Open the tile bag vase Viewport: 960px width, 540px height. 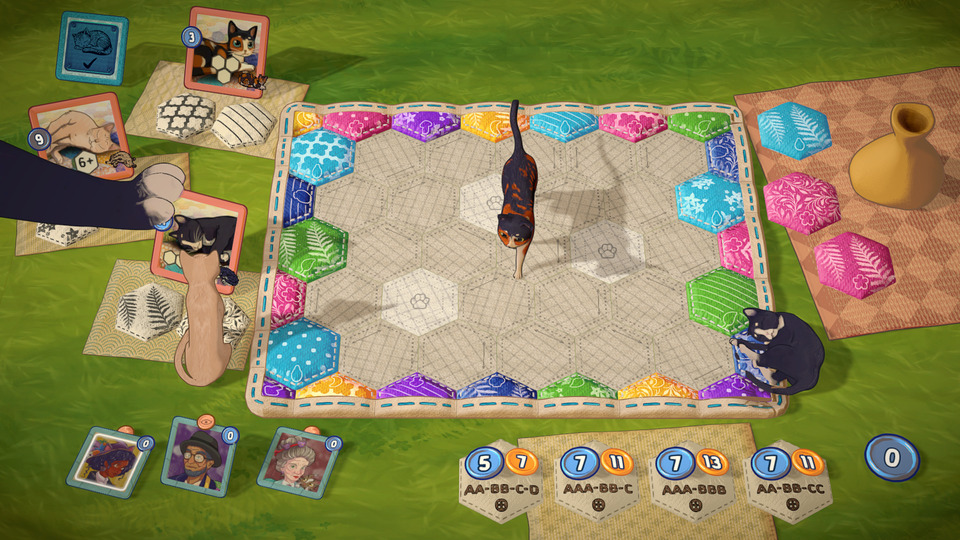[894, 160]
